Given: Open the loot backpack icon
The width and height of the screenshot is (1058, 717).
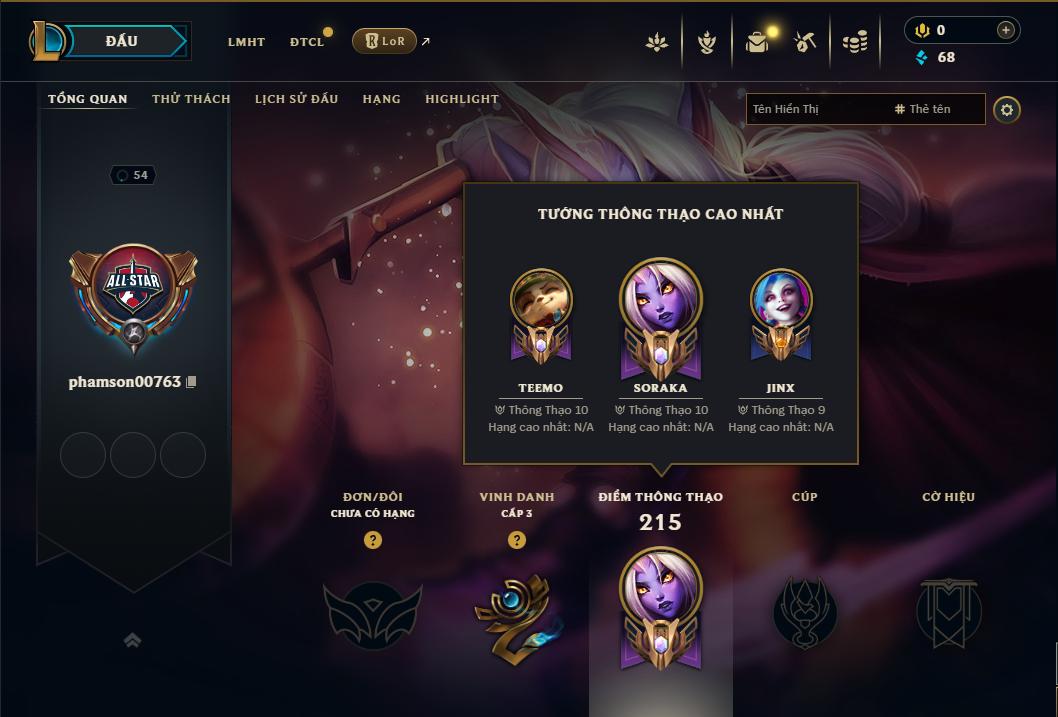Looking at the screenshot, I should pyautogui.click(x=757, y=42).
